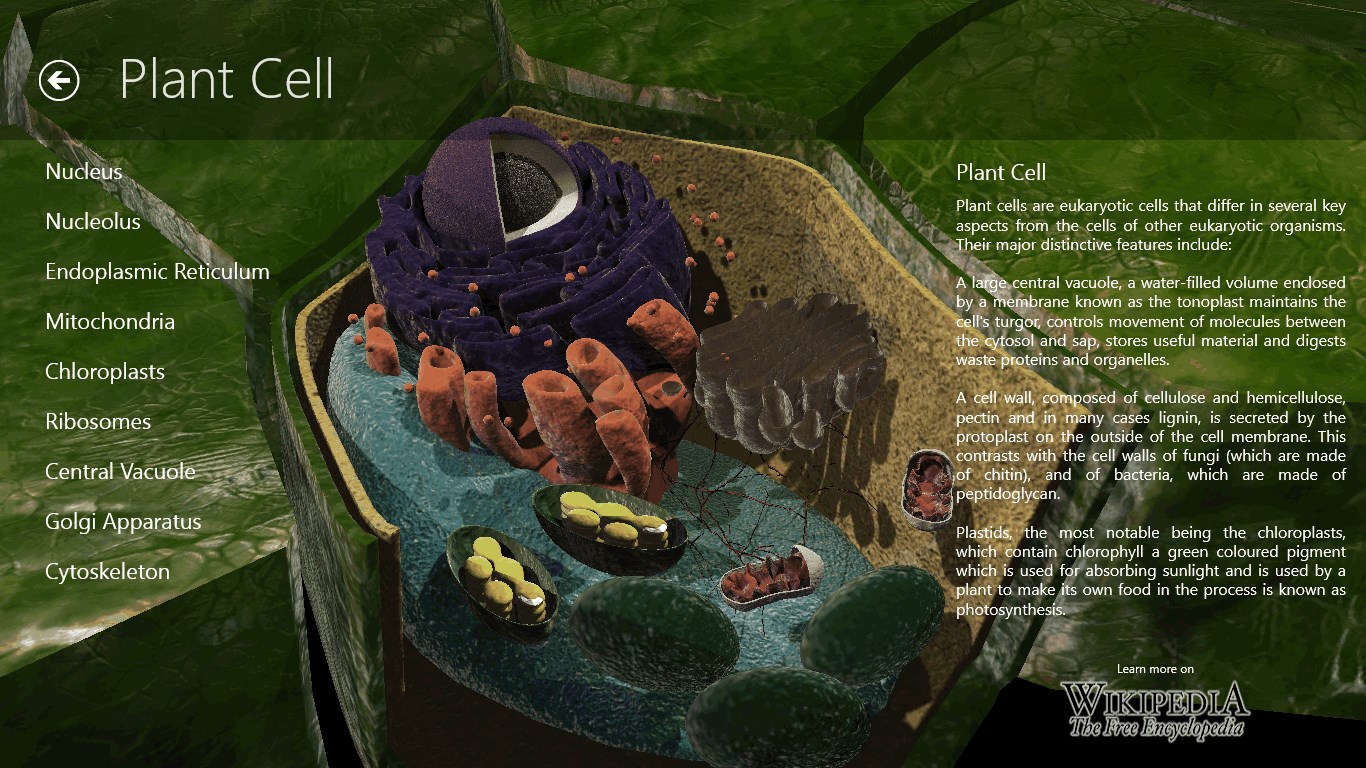View the Cytoskeleton entry
The image size is (1366, 768).
tap(108, 571)
